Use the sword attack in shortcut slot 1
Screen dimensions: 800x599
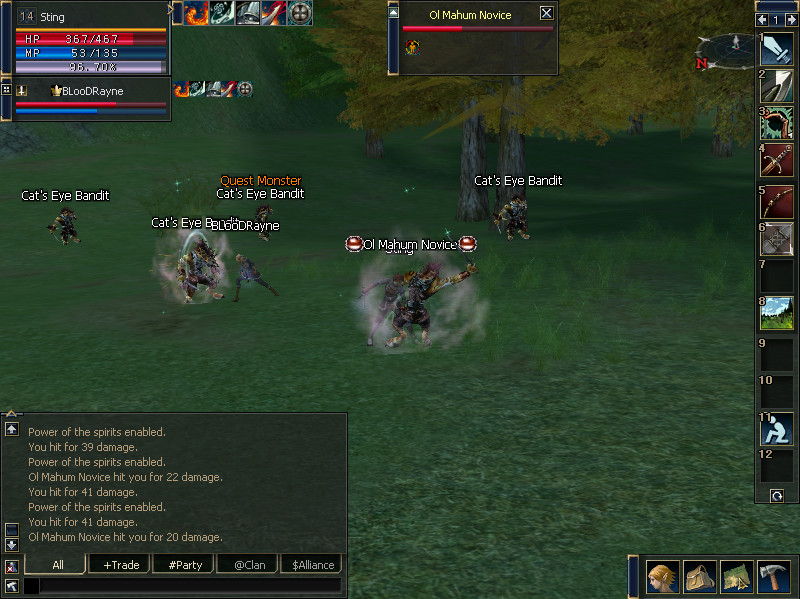(x=777, y=49)
